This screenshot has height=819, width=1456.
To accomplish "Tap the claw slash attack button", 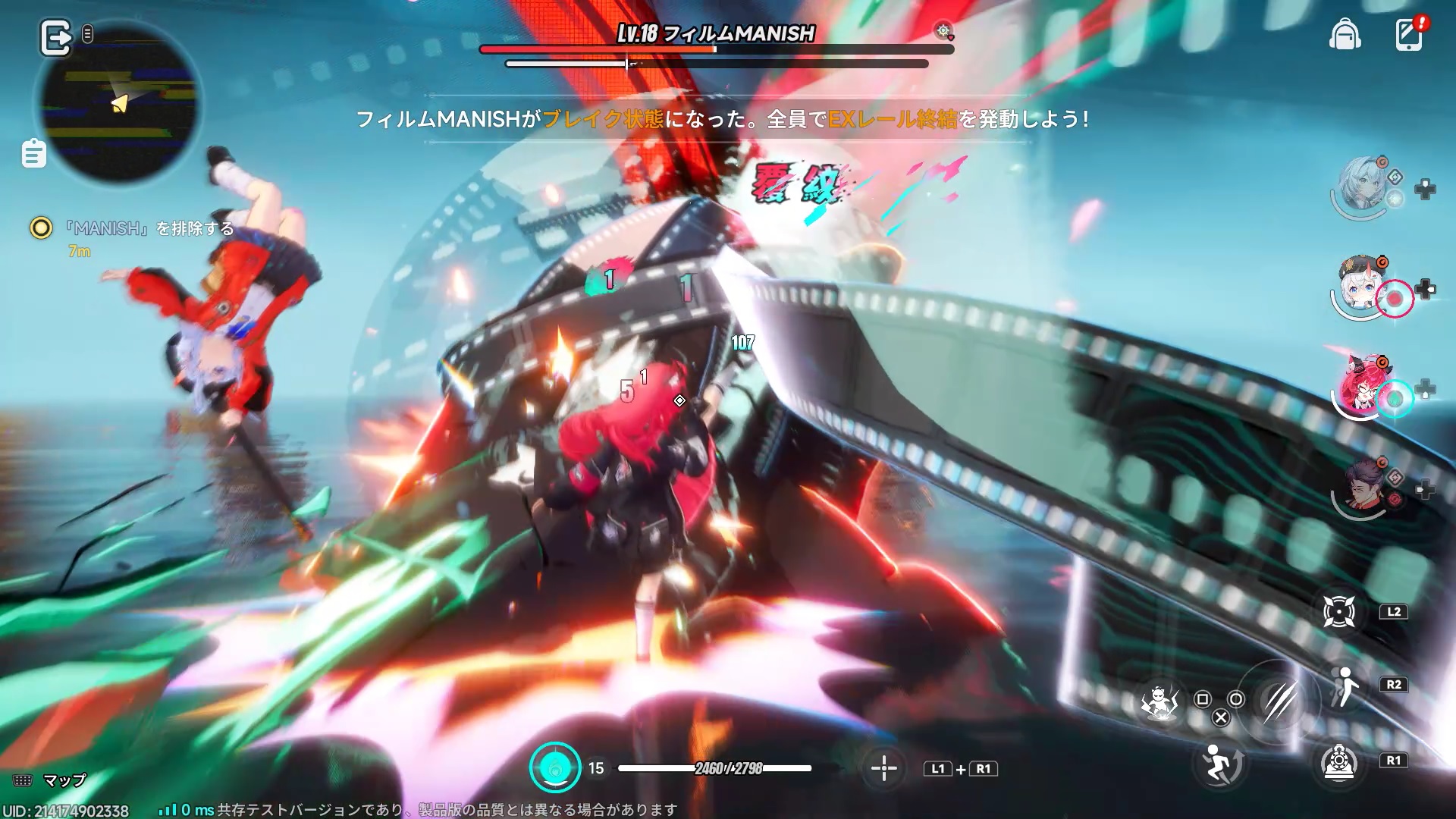I will pyautogui.click(x=1279, y=701).
